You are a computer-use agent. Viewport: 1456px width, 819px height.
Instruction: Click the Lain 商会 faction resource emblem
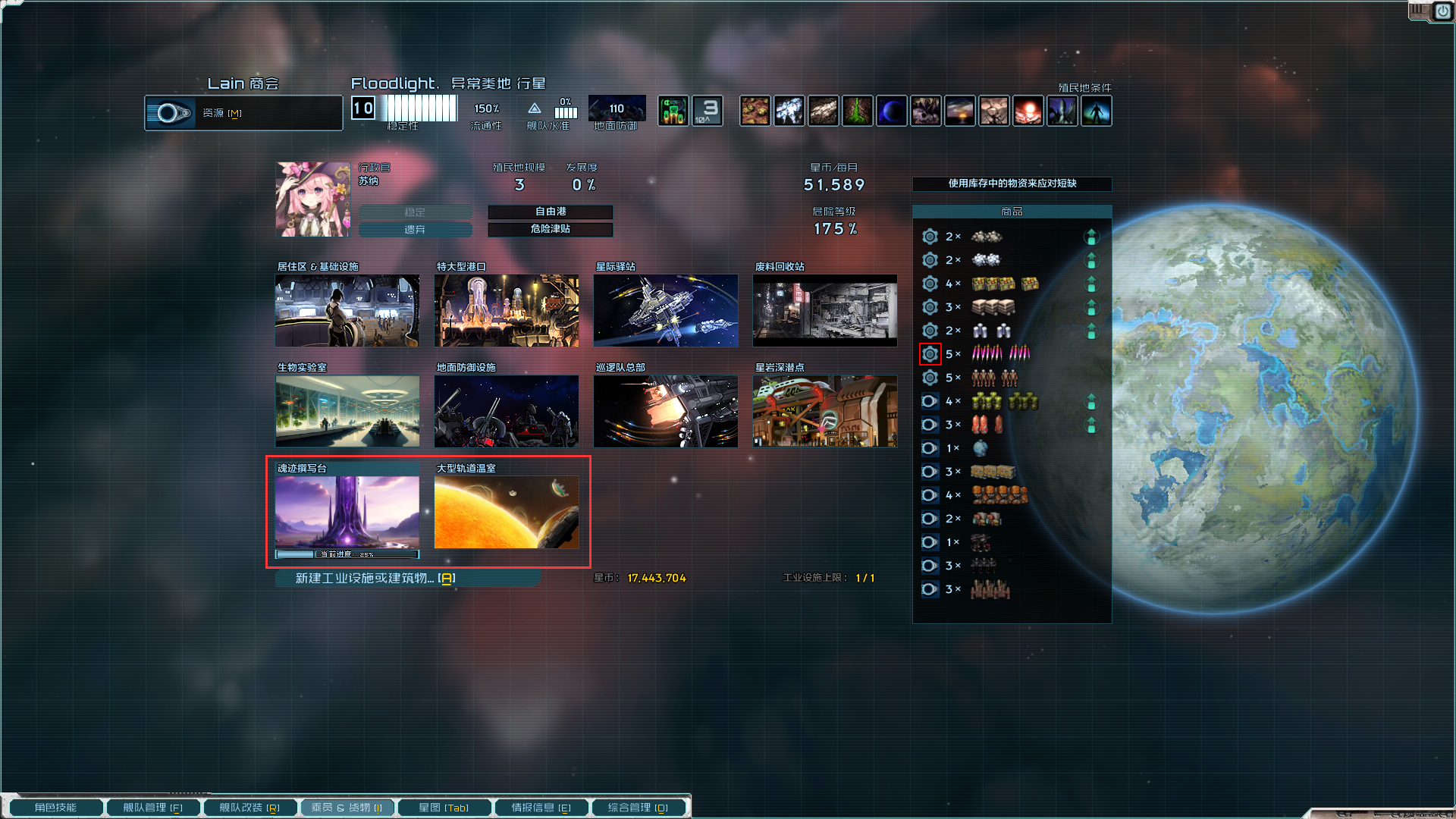pos(171,112)
